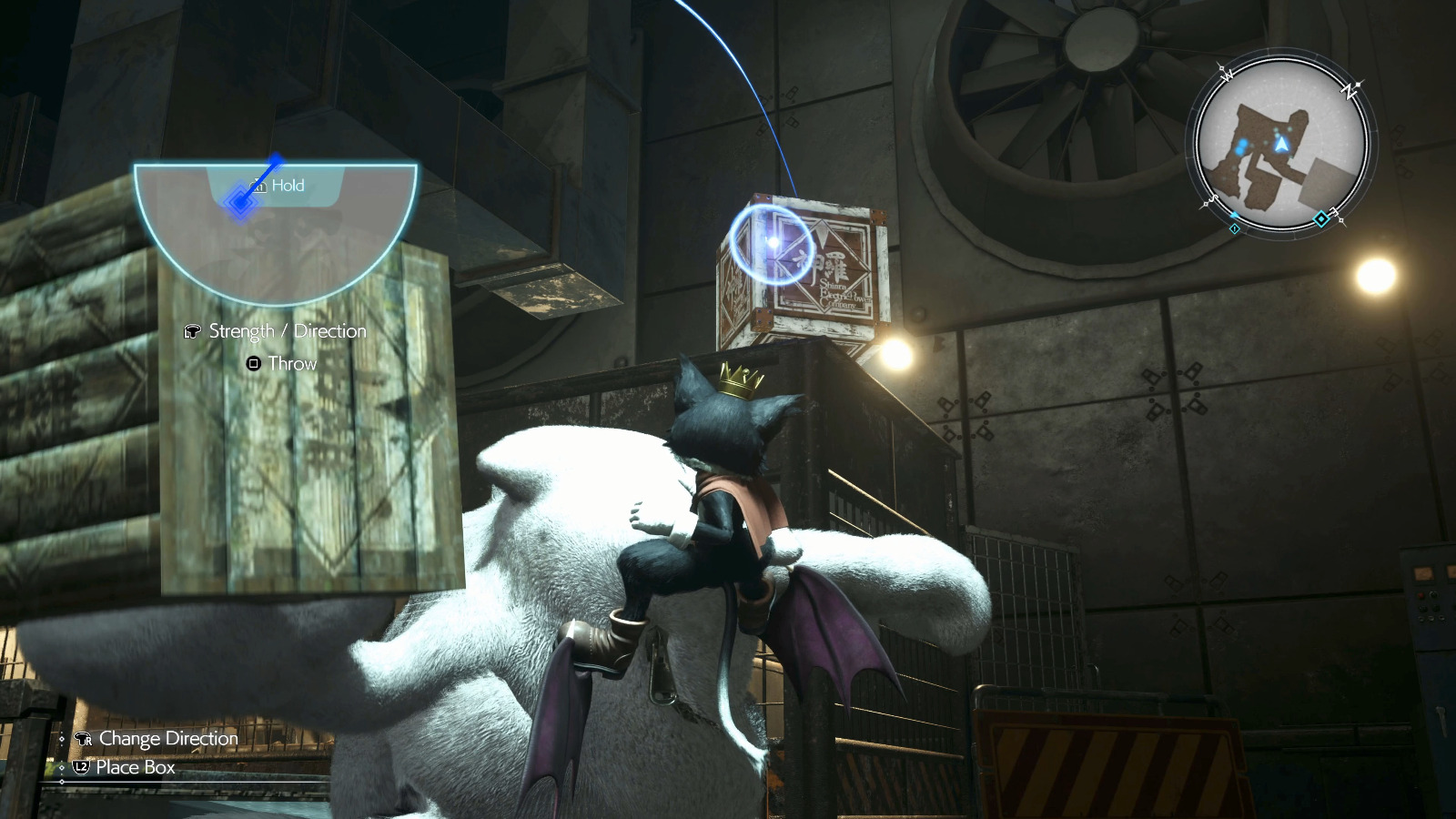
Task: Click the Strength / Direction text label
Action: pyautogui.click(x=287, y=331)
